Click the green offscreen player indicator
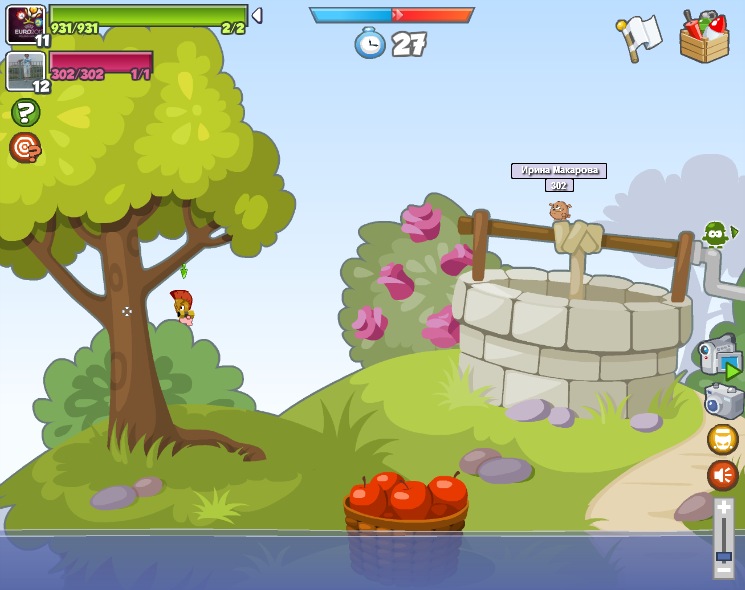The height and width of the screenshot is (590, 745). [x=716, y=234]
